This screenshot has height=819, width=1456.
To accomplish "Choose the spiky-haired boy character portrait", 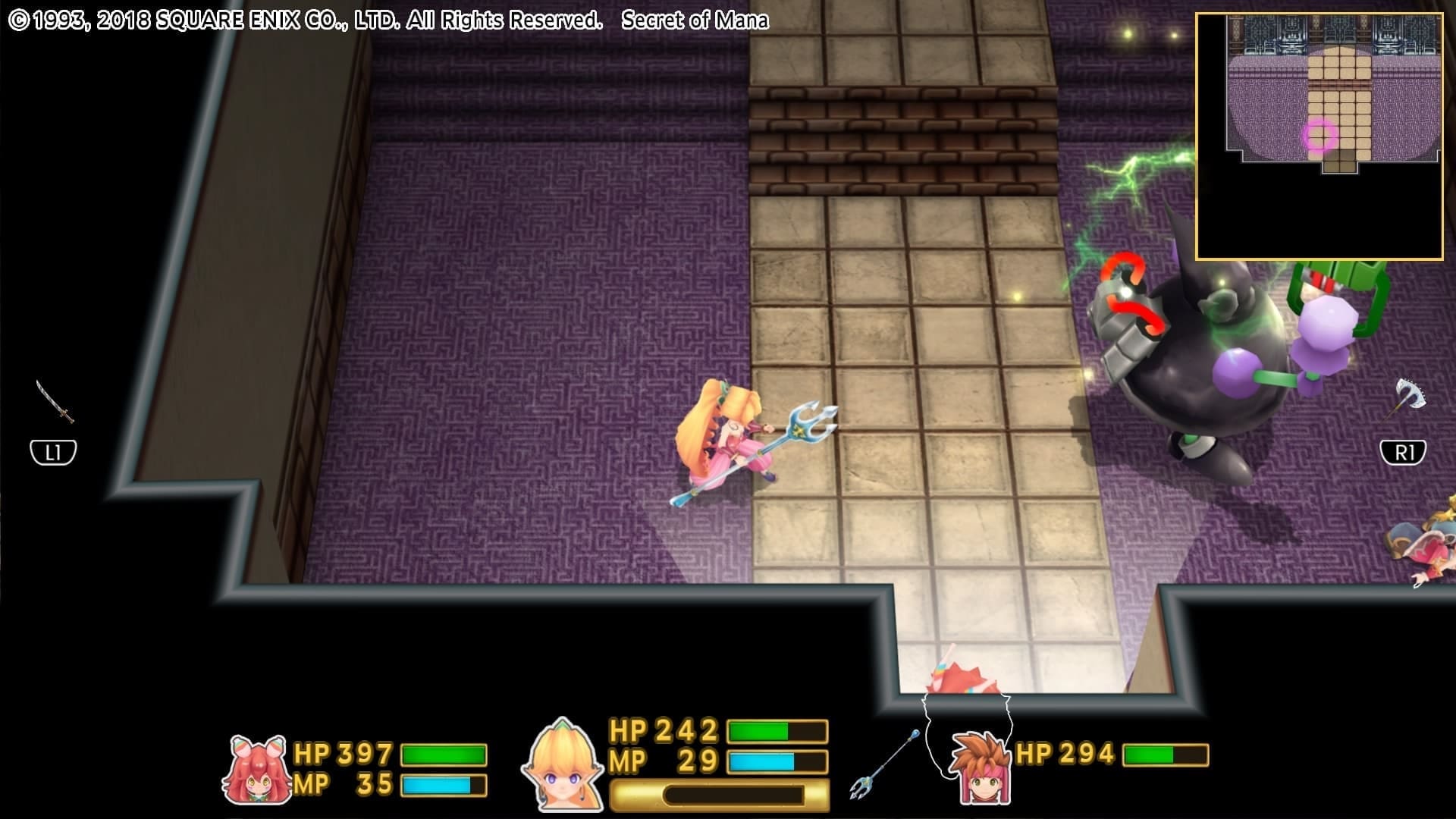I will pos(979,766).
